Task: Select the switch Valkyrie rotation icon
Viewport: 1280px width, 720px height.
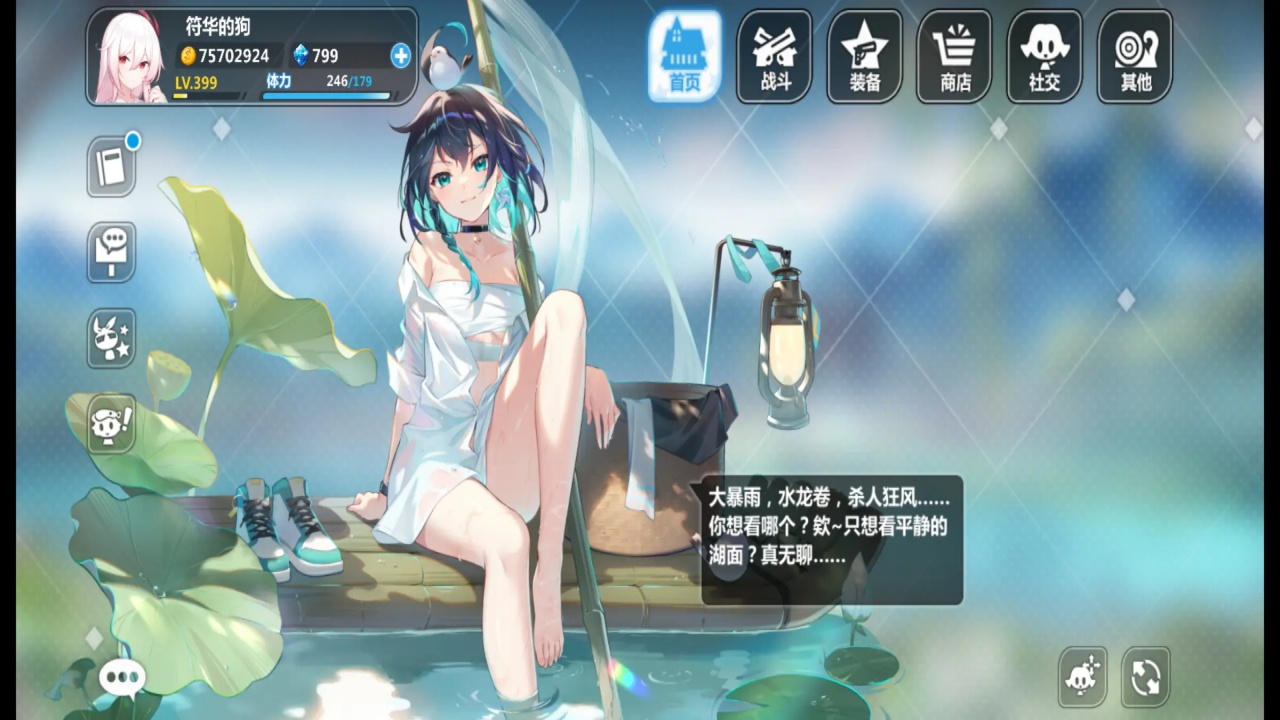Action: point(1145,677)
